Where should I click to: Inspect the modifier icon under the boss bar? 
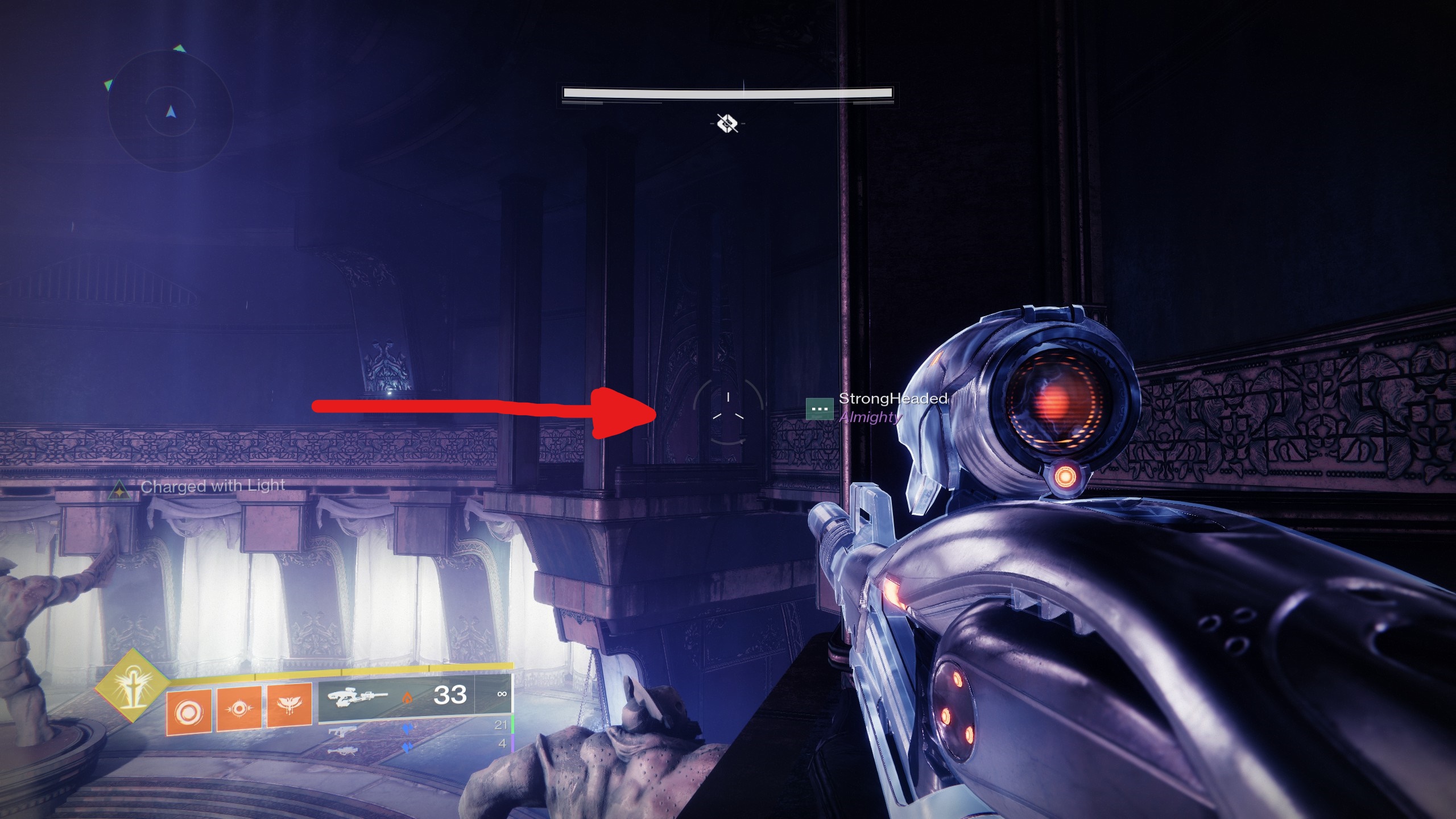coord(727,123)
